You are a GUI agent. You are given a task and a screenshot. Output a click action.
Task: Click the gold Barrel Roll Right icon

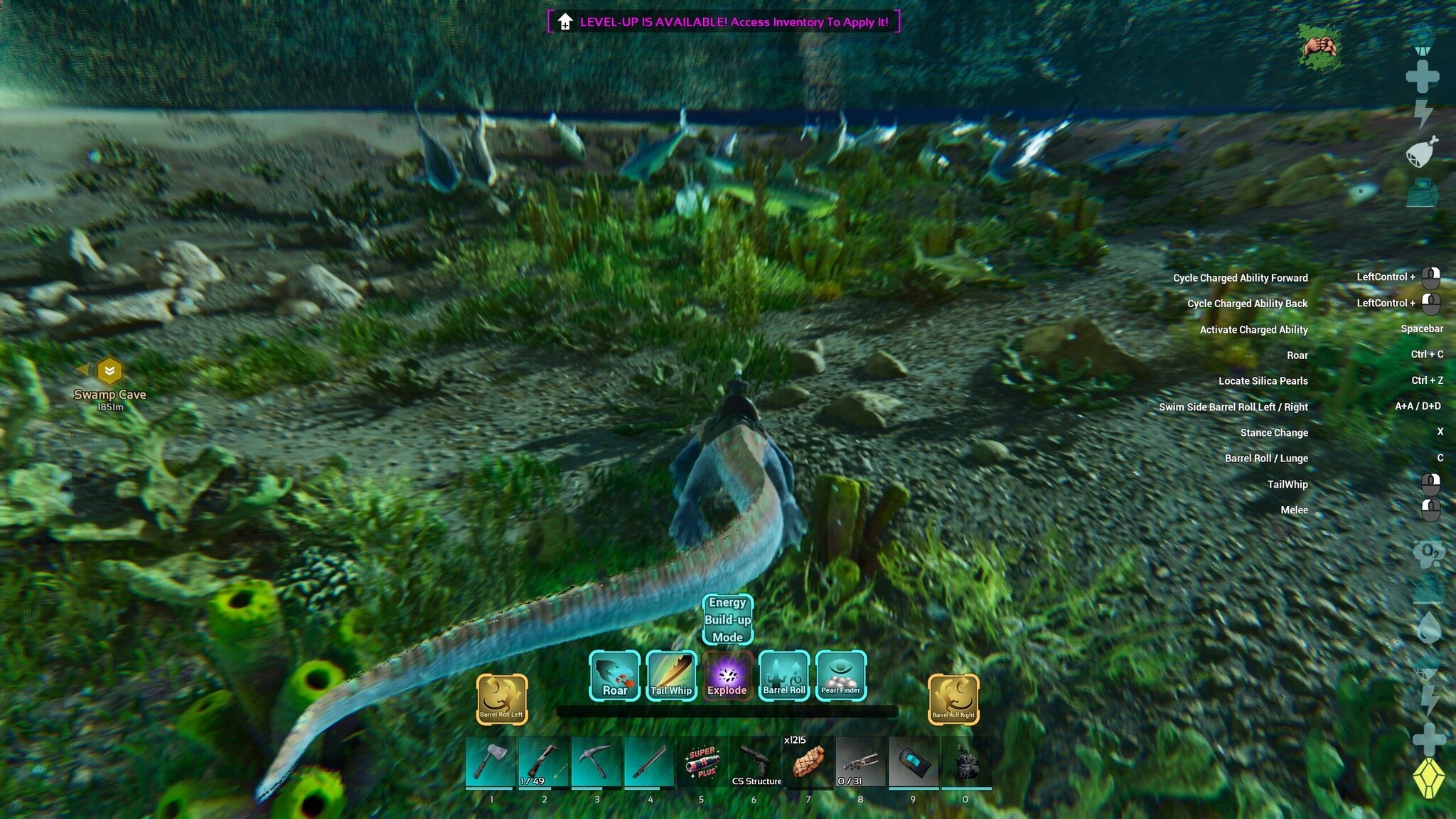coord(953,700)
